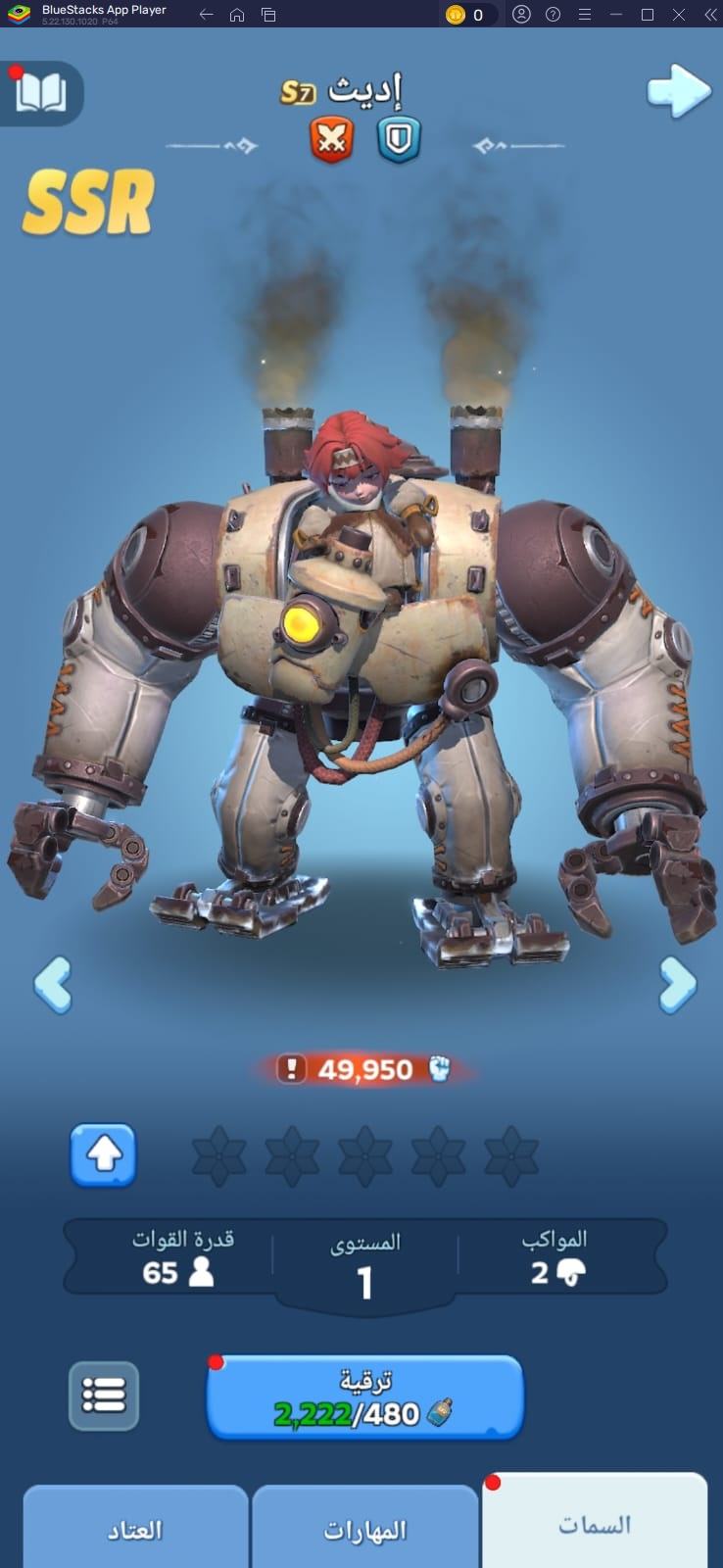Open the list menu button
The image size is (723, 1568).
pos(104,1395)
